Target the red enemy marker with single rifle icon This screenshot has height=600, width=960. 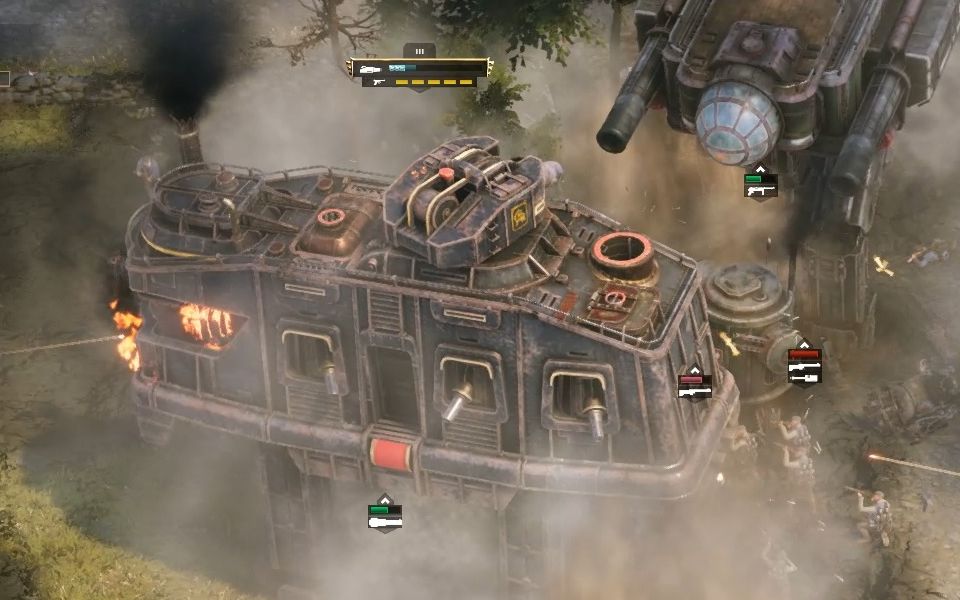pos(694,386)
